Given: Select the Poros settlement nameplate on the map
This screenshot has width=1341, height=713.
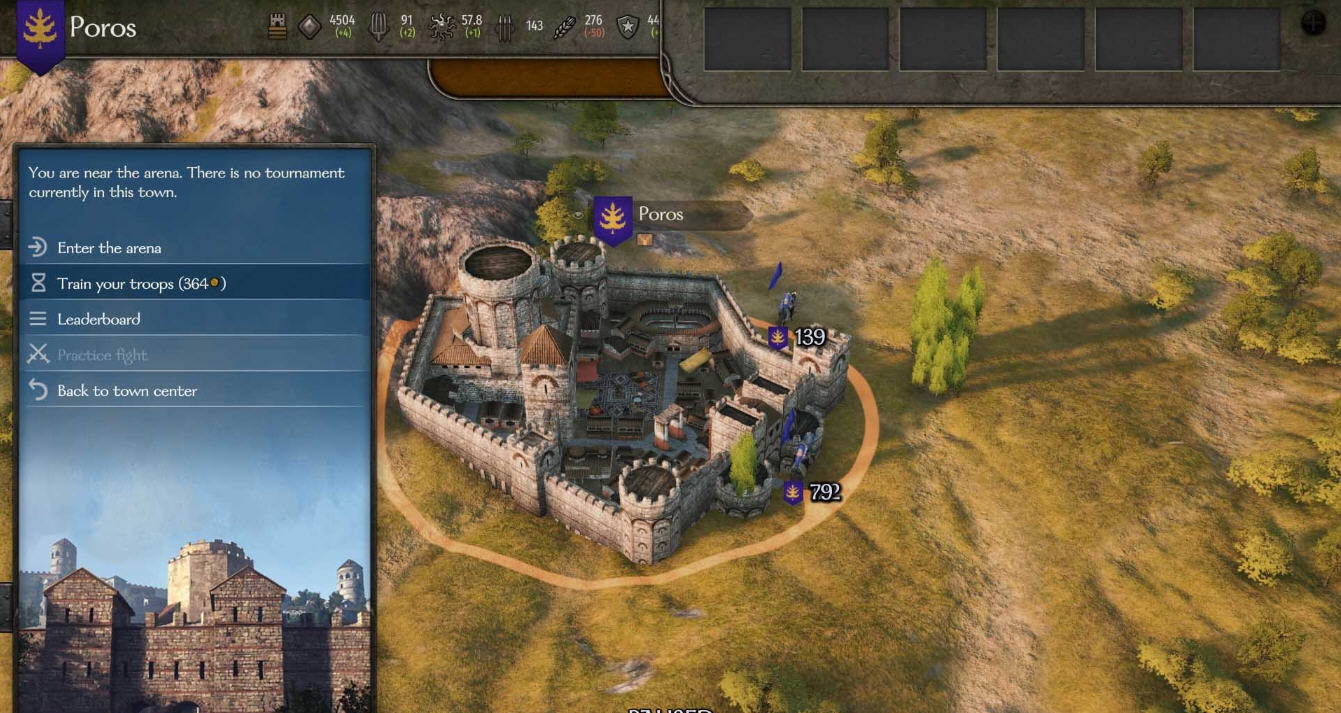Looking at the screenshot, I should pos(660,215).
